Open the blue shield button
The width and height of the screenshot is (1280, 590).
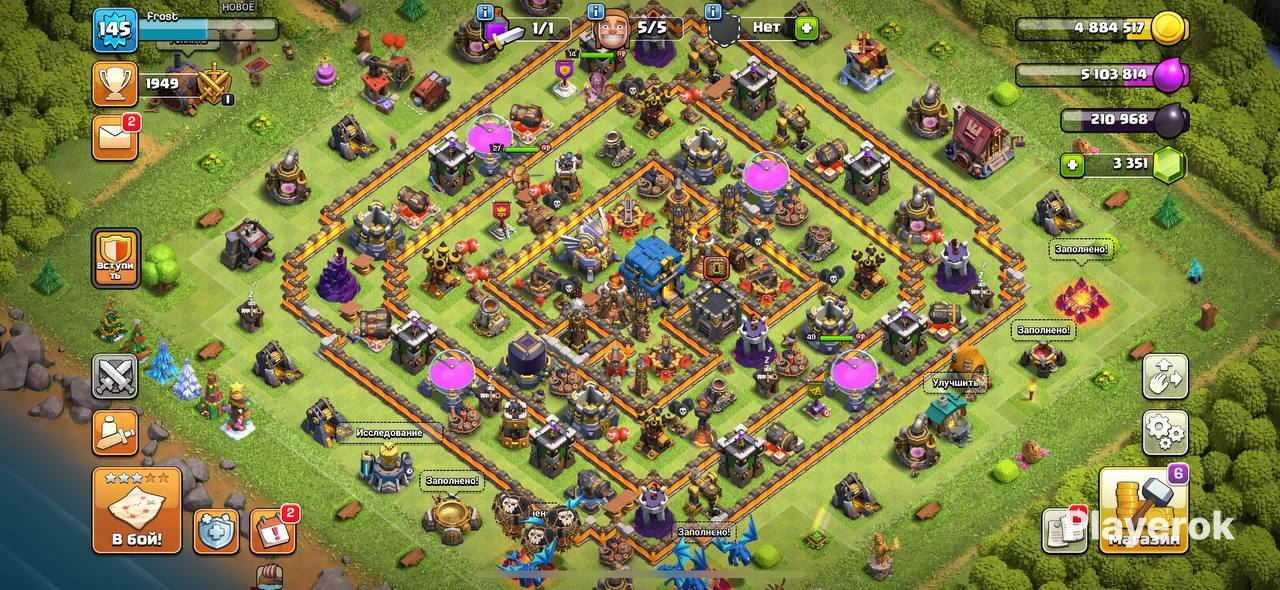[216, 531]
